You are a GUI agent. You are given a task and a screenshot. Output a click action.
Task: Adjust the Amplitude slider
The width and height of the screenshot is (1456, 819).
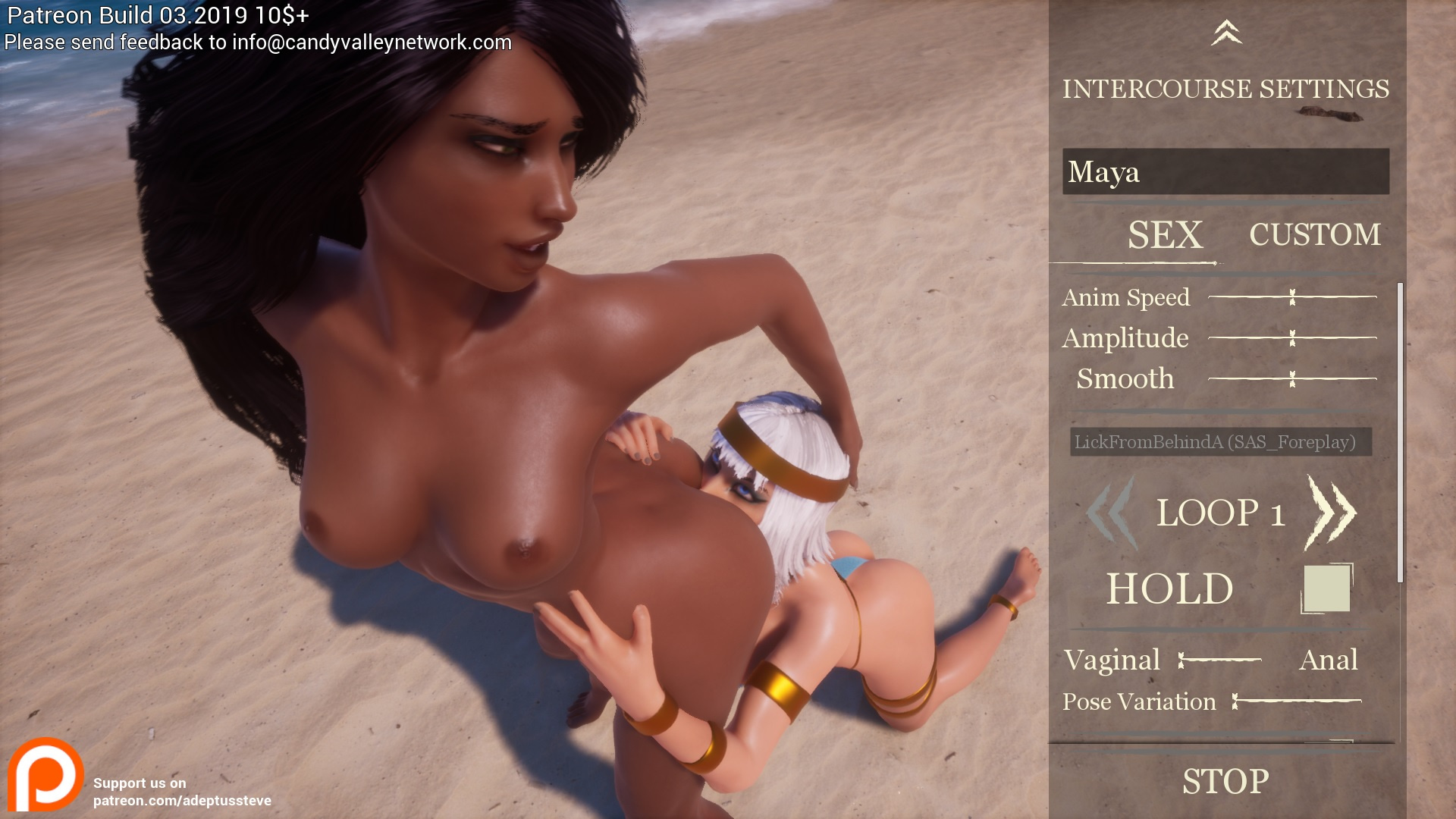(x=1292, y=337)
